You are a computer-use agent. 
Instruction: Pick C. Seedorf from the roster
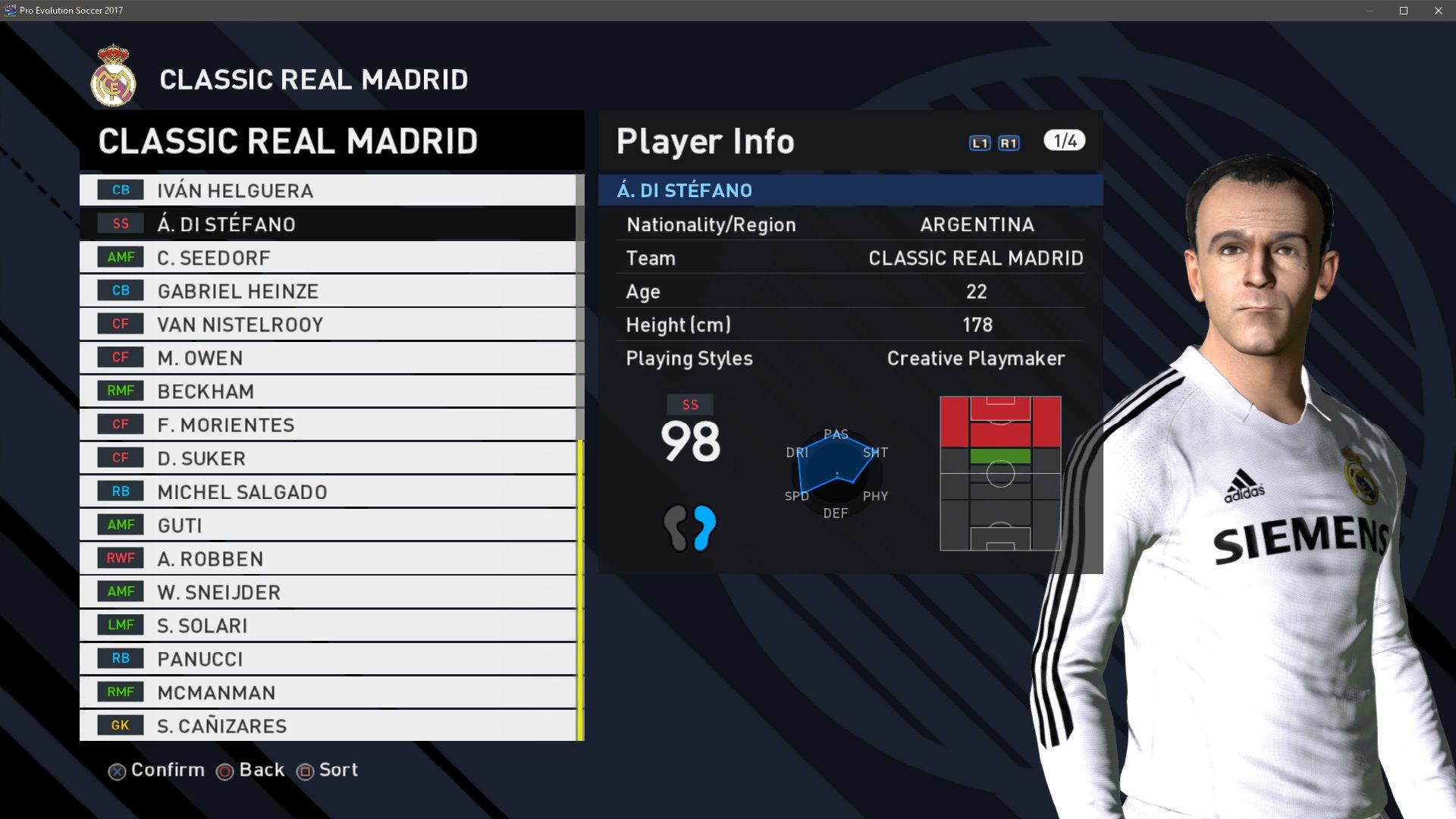(328, 258)
